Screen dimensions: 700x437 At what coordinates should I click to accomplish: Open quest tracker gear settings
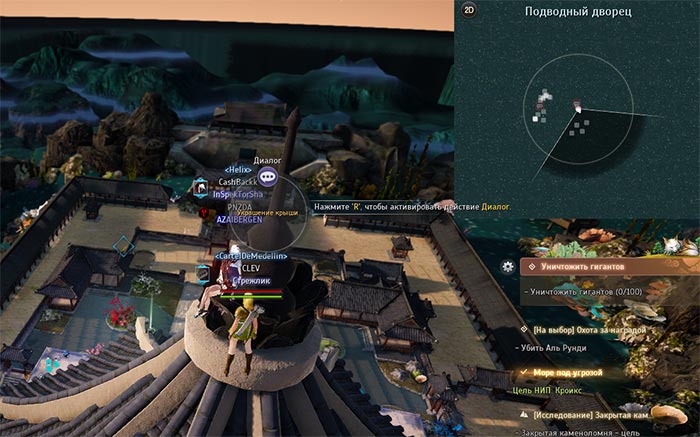point(509,266)
